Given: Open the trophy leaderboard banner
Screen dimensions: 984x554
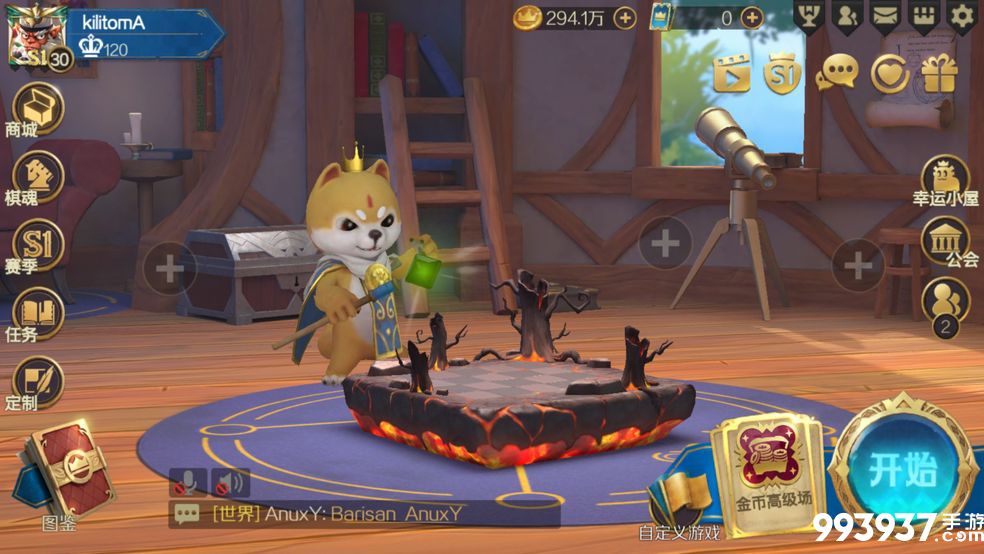Looking at the screenshot, I should point(808,15).
